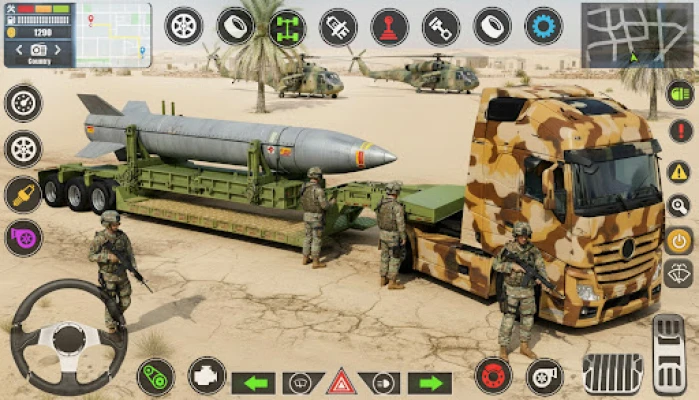699x400 pixels.
Task: Toggle the red hazard triangle lights
Action: coord(342,382)
